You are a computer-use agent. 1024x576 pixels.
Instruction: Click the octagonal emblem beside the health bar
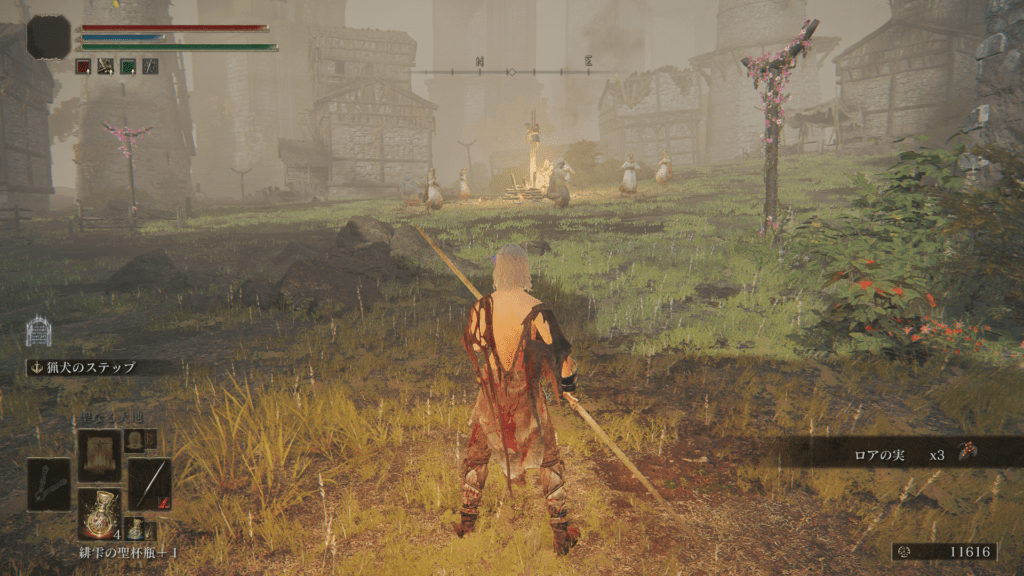pos(49,37)
